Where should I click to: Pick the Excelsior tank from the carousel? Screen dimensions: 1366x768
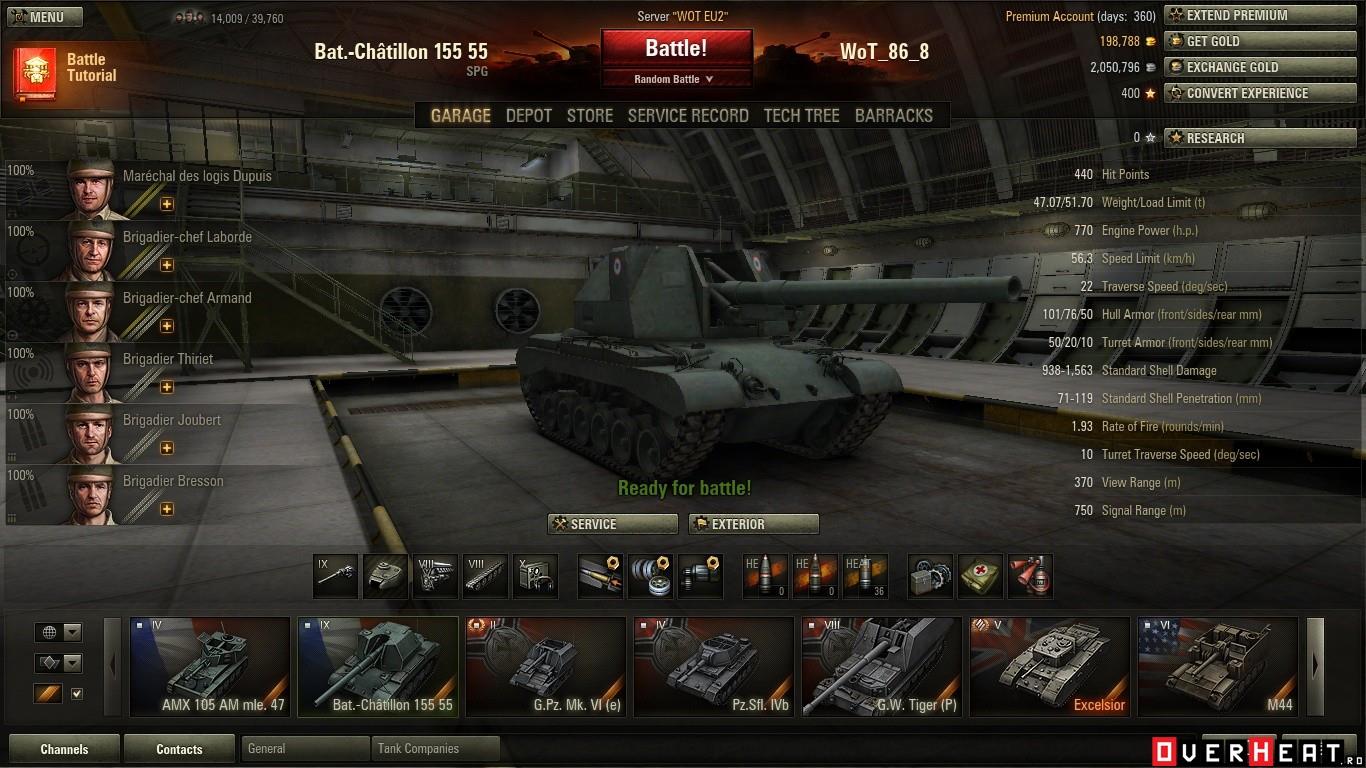point(1049,666)
